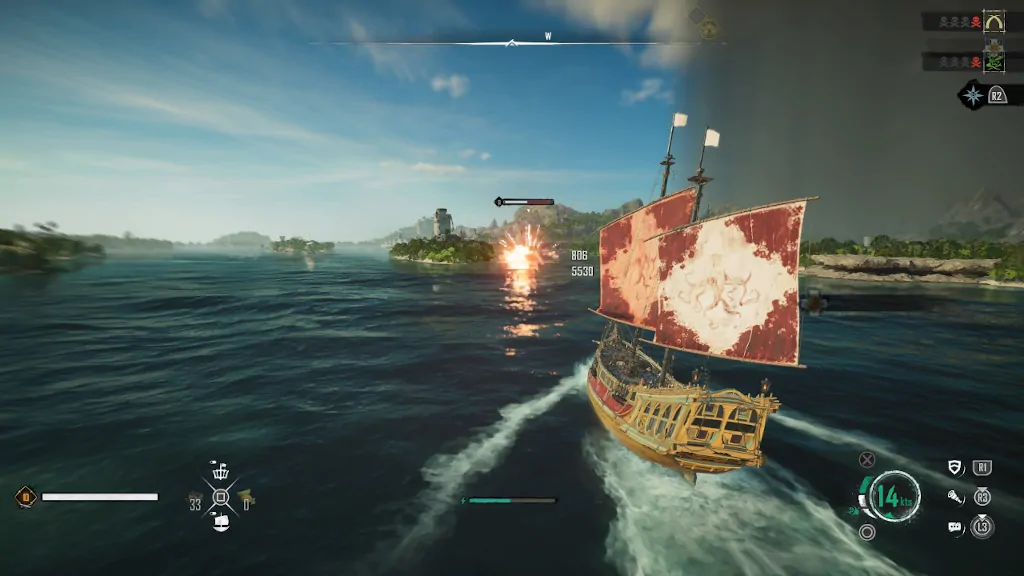Open the spyglass view icon
This screenshot has height=576, width=1024.
click(x=956, y=496)
